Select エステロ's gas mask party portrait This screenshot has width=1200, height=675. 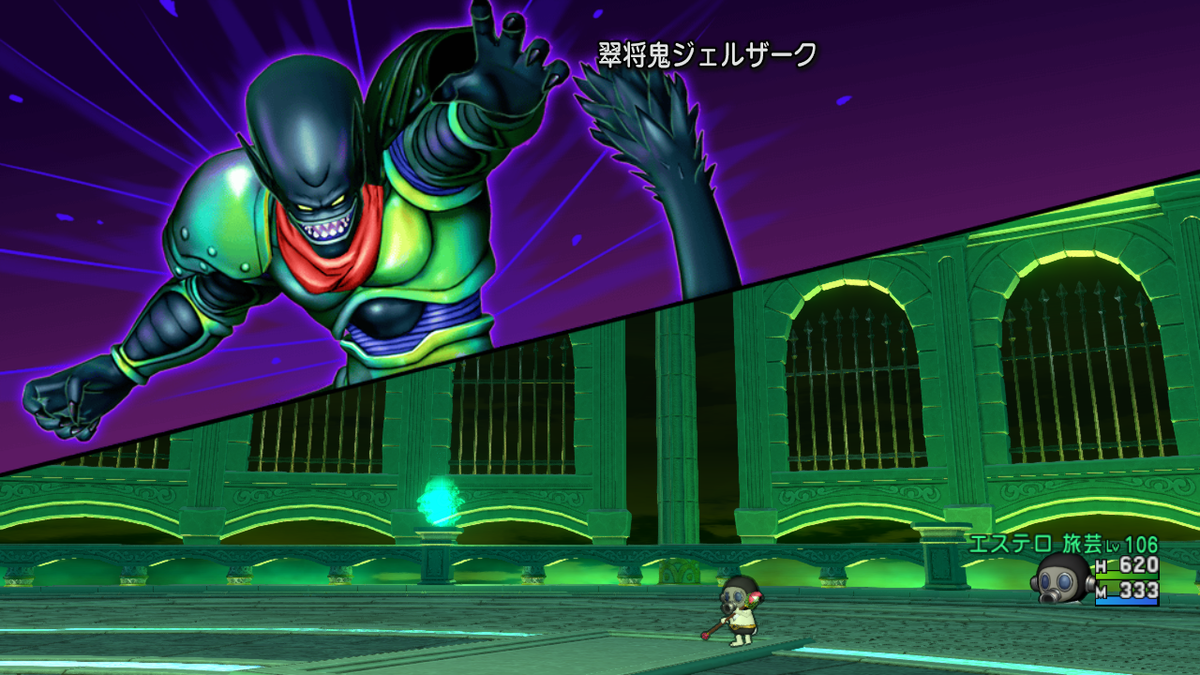pos(1062,578)
